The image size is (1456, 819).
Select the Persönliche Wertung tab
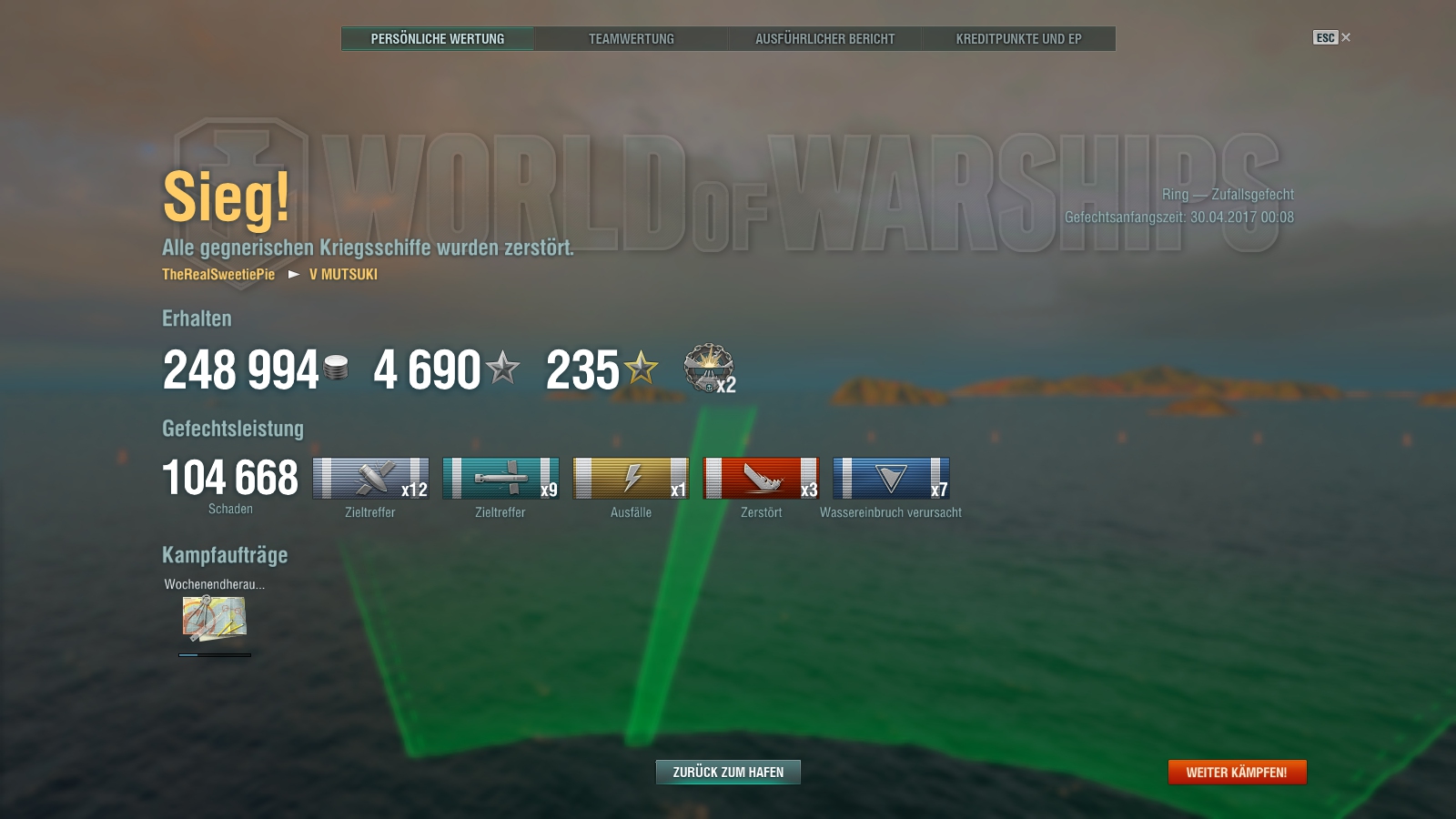(x=438, y=39)
